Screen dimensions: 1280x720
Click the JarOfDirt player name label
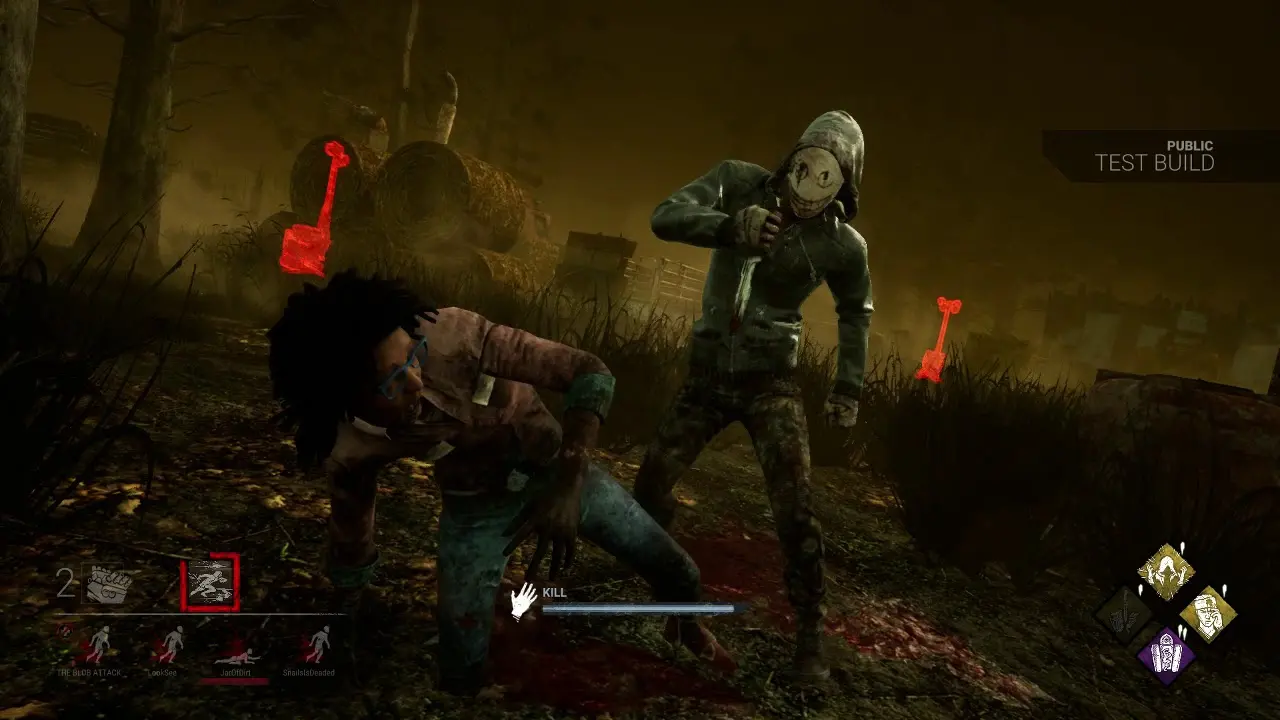tap(236, 672)
